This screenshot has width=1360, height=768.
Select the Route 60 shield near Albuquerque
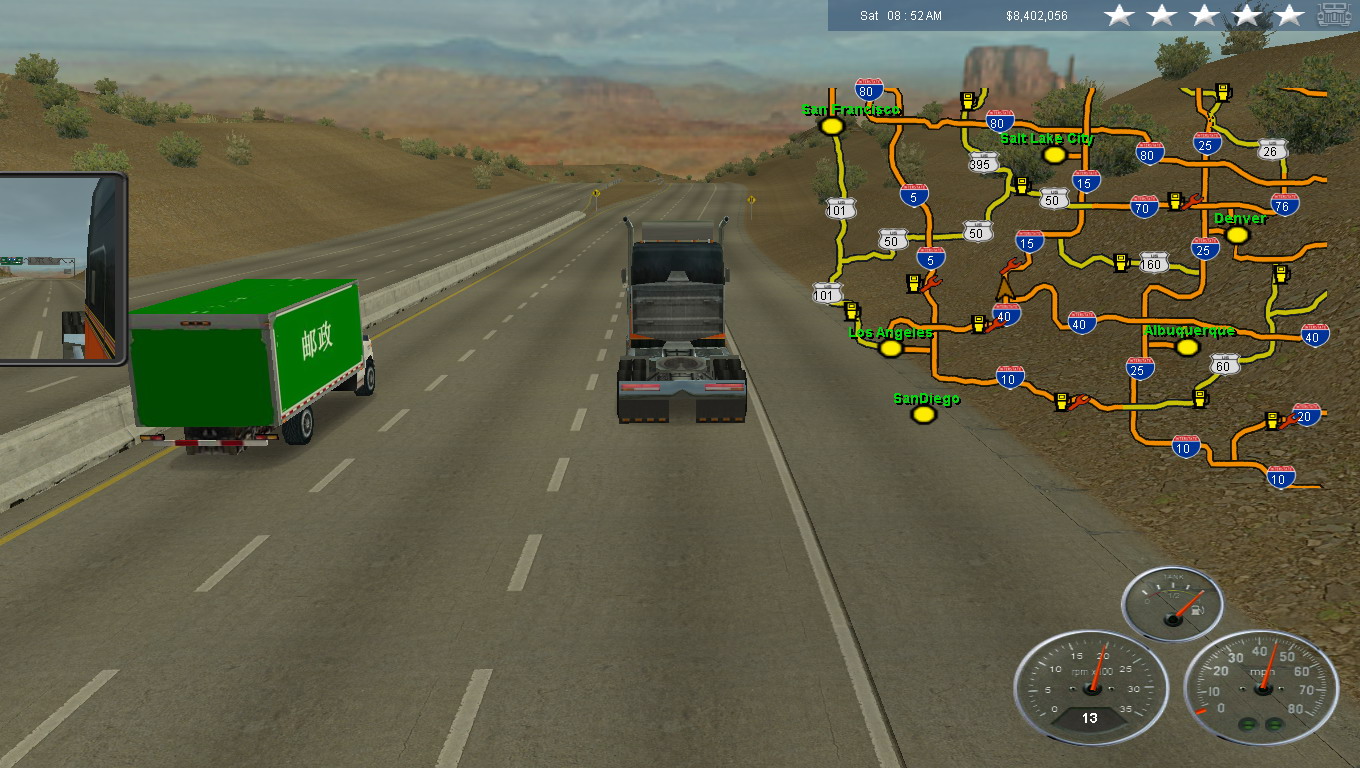1225,365
